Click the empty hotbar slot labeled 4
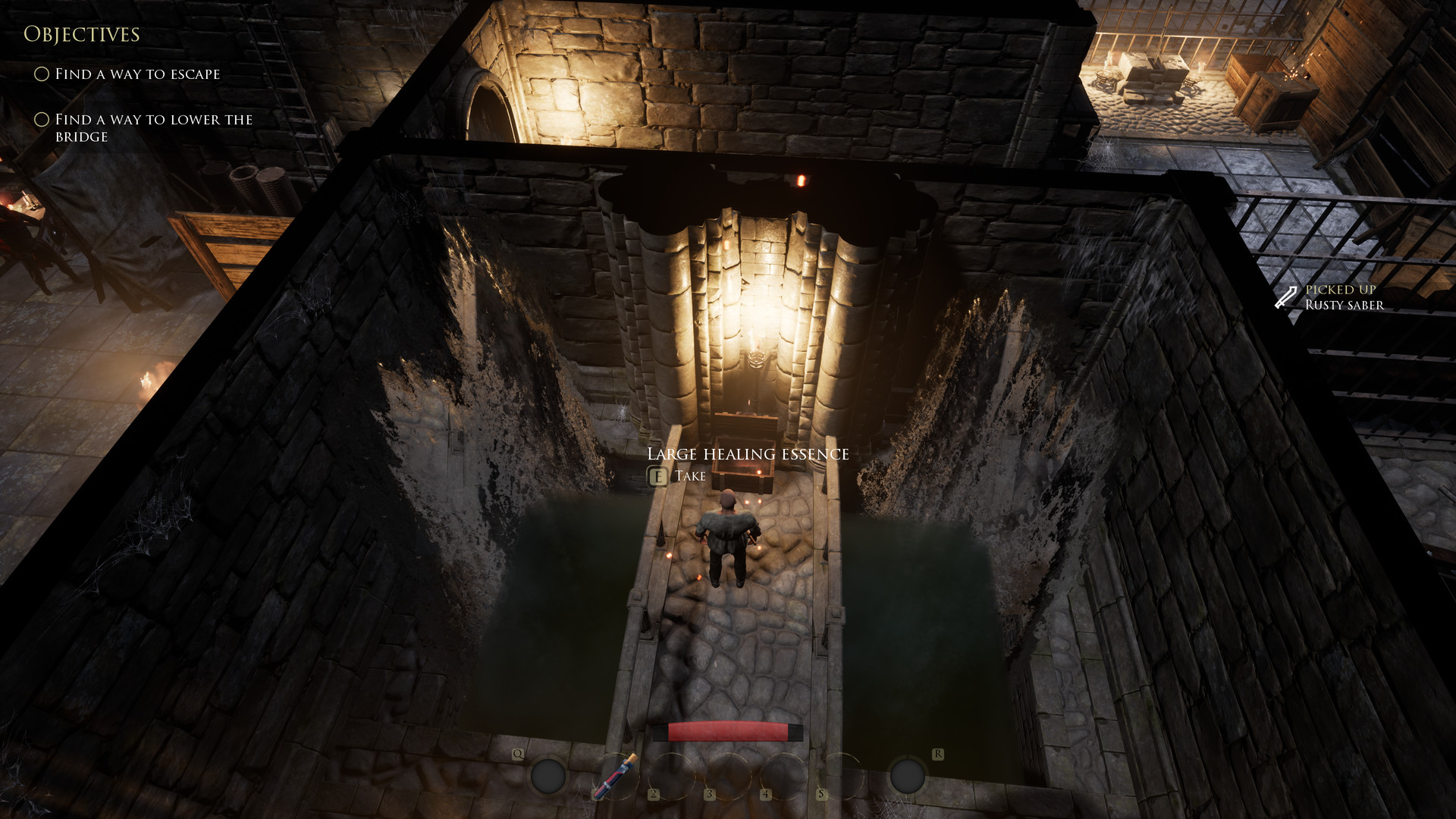Viewport: 1456px width, 819px height. (x=784, y=775)
